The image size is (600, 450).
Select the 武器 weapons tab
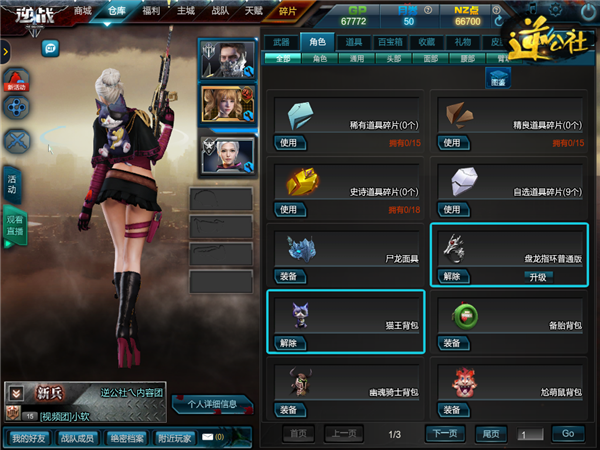[282, 42]
